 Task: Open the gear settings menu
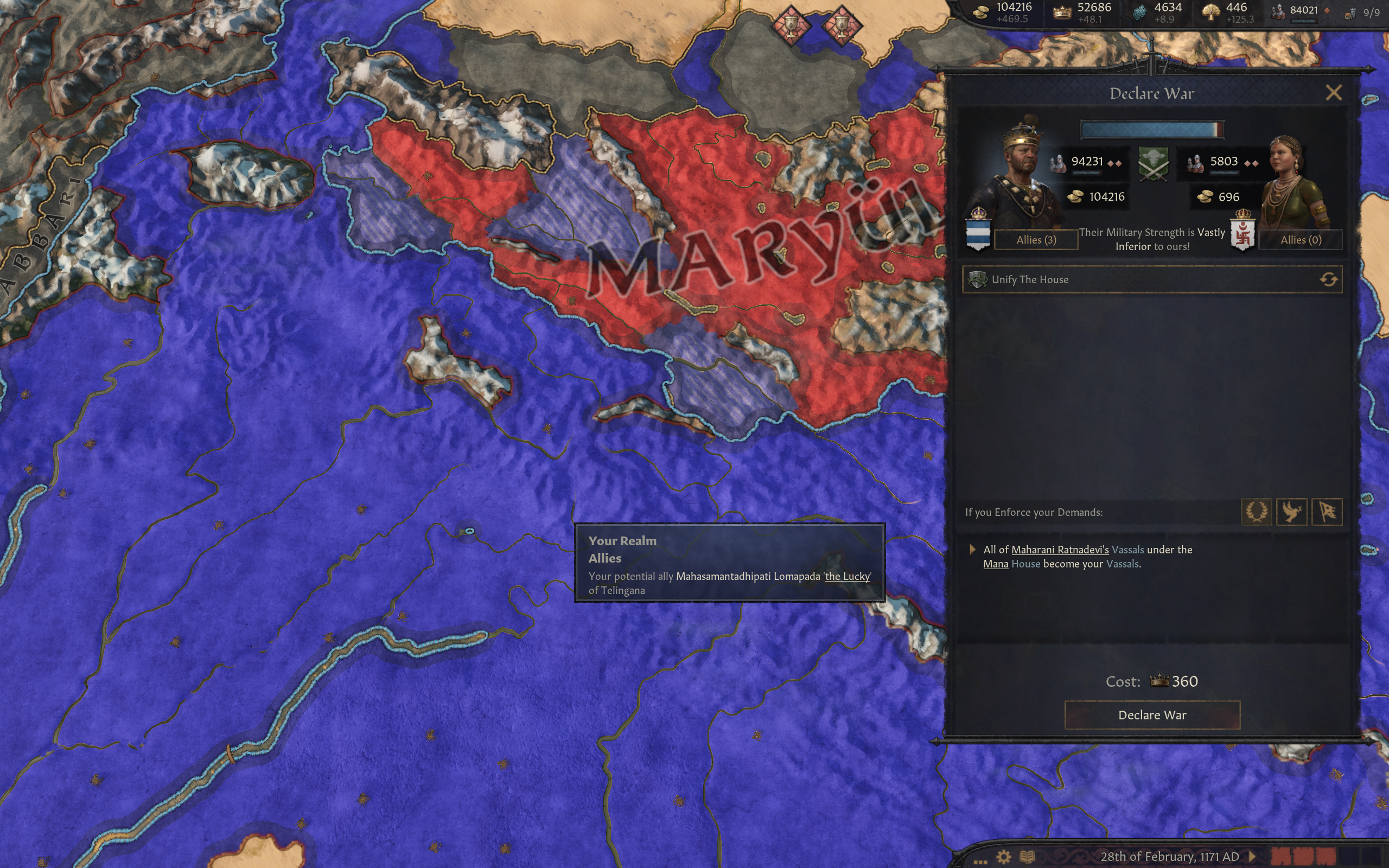pyautogui.click(x=1003, y=857)
